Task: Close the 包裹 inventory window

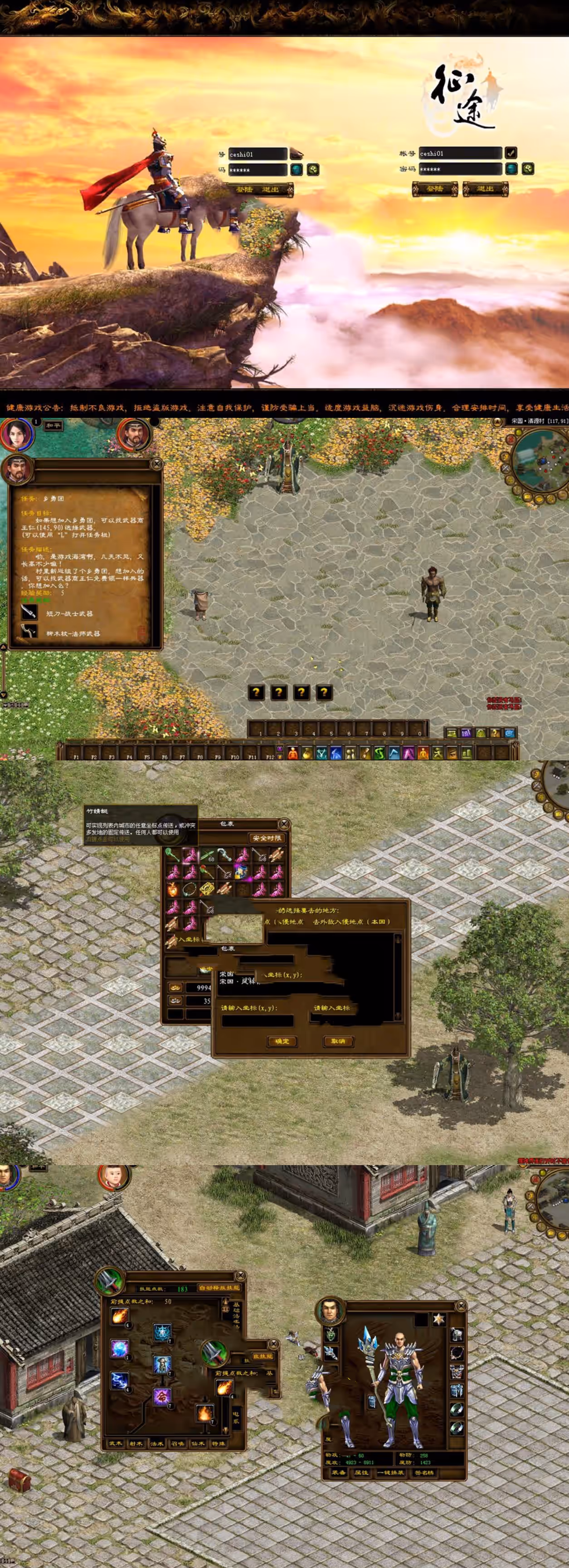Action: 283,824
